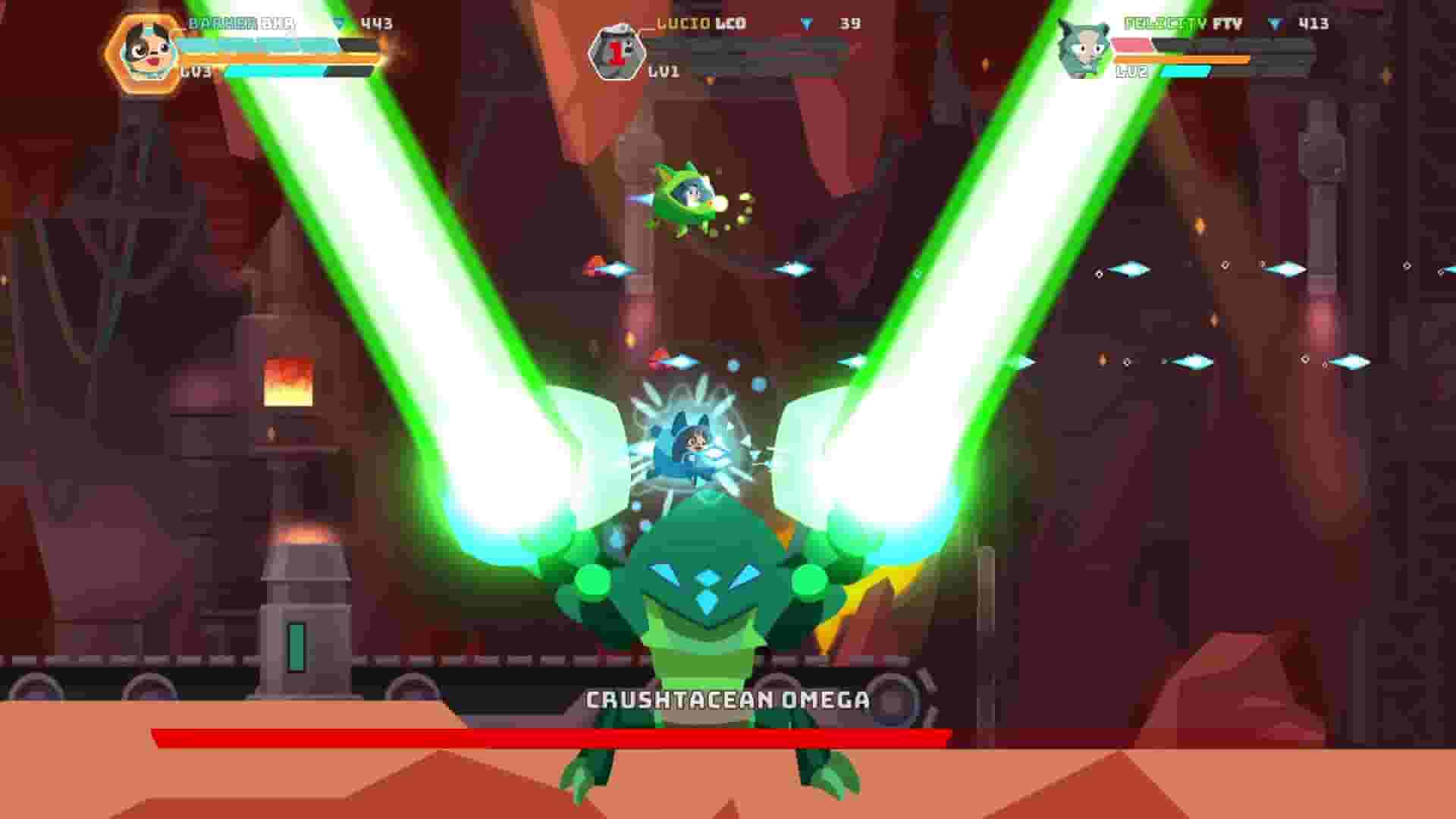Click the BARKER BKA name label
Image resolution: width=1456 pixels, height=819 pixels.
click(x=235, y=23)
